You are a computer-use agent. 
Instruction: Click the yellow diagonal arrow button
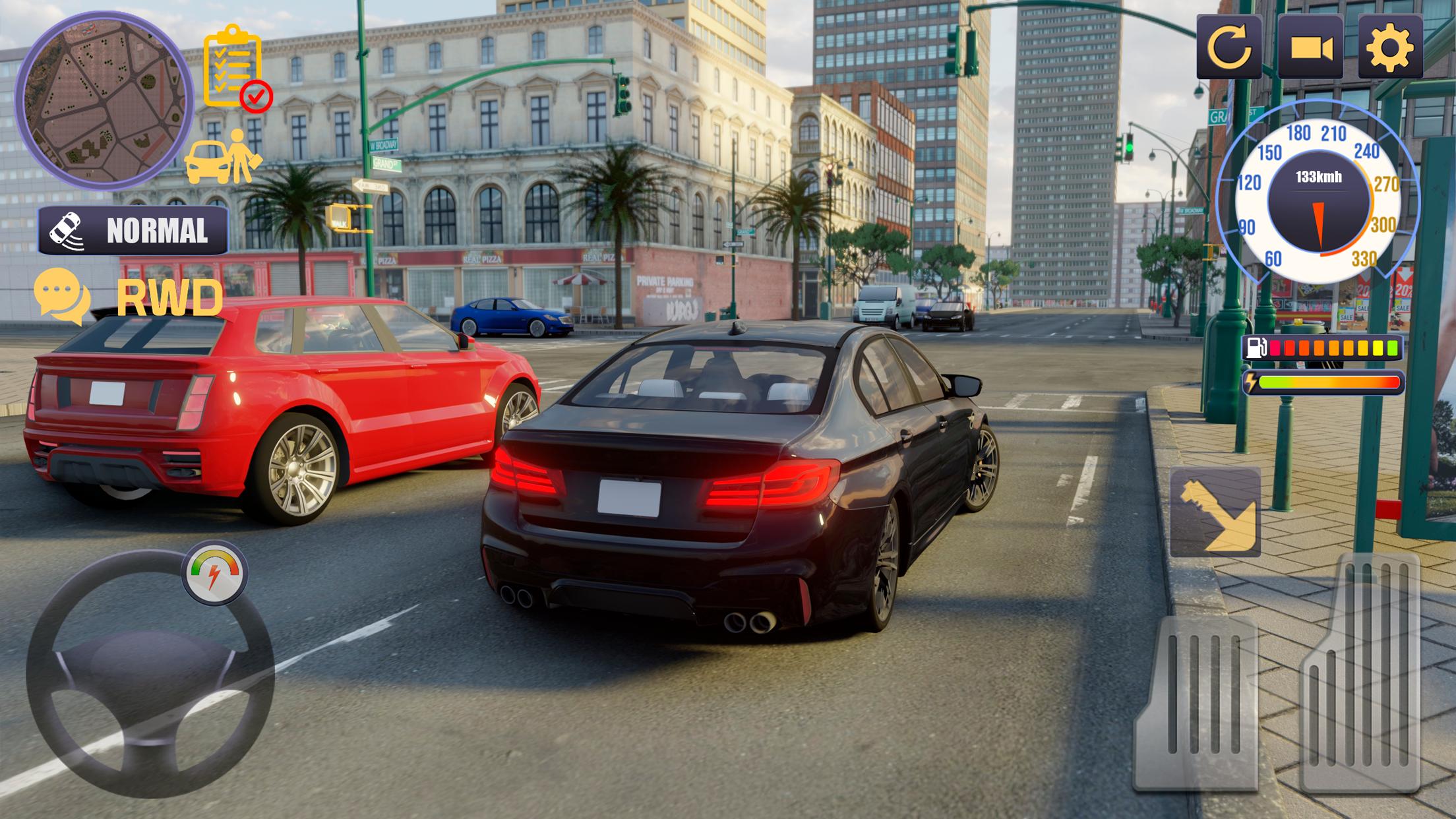tap(1215, 512)
